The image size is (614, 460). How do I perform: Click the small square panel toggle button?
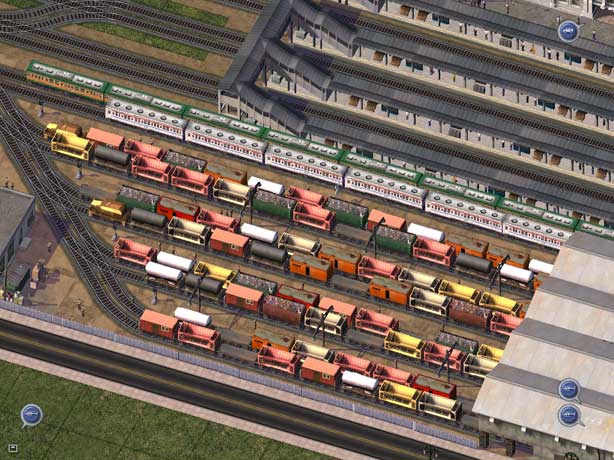[14, 448]
